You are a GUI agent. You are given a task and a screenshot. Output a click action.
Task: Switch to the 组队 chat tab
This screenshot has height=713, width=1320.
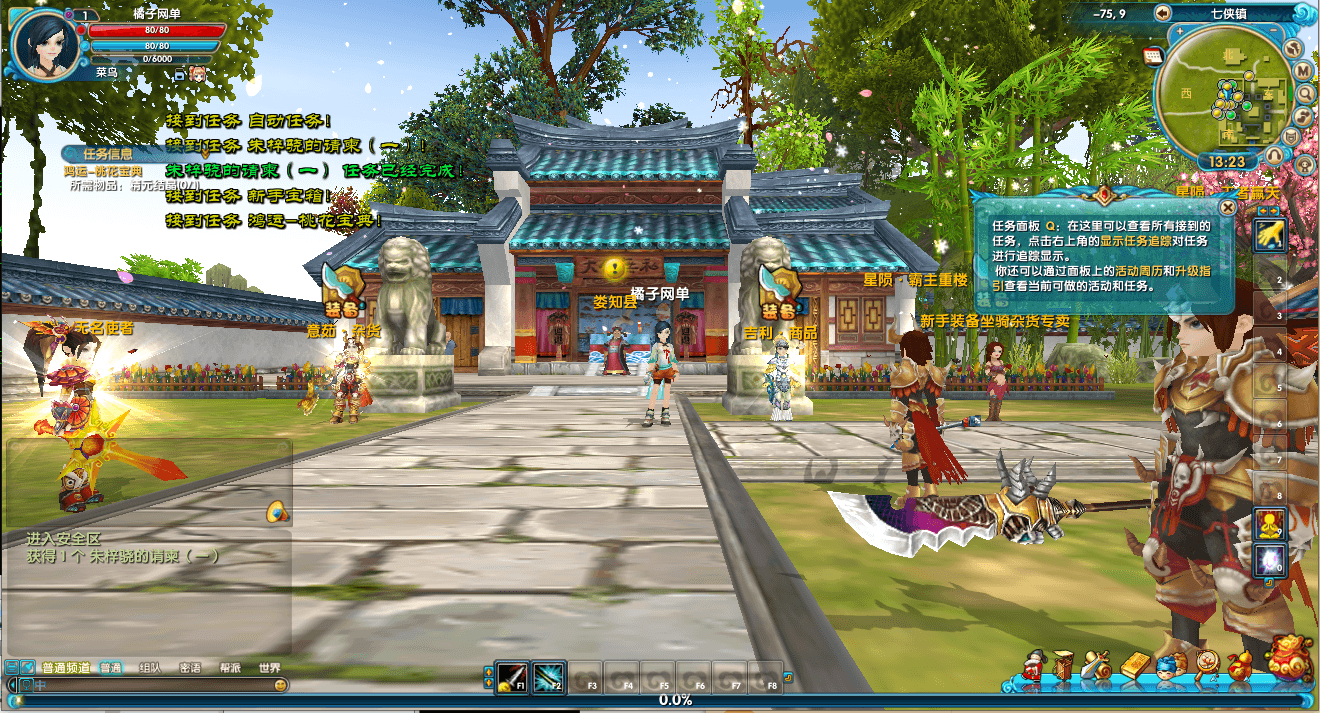point(150,668)
